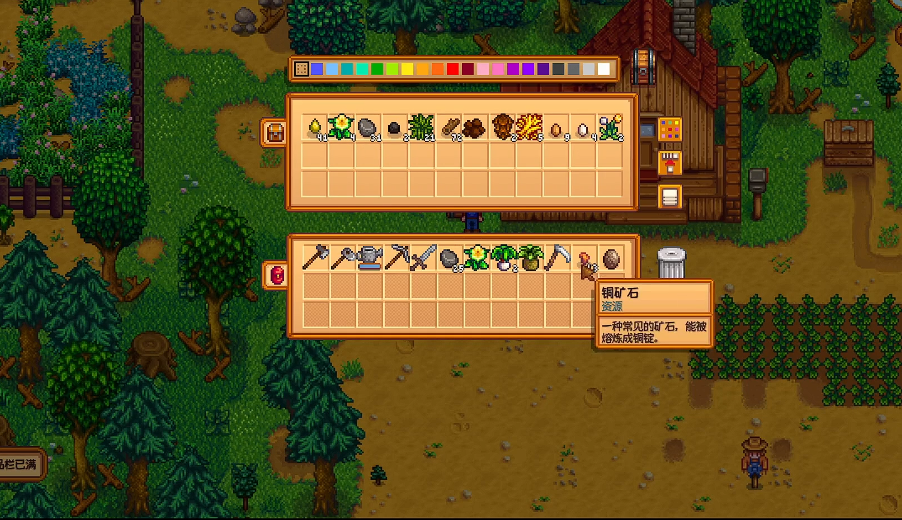902x520 pixels.
Task: Toggle the chest color picker button
Action: (669, 129)
